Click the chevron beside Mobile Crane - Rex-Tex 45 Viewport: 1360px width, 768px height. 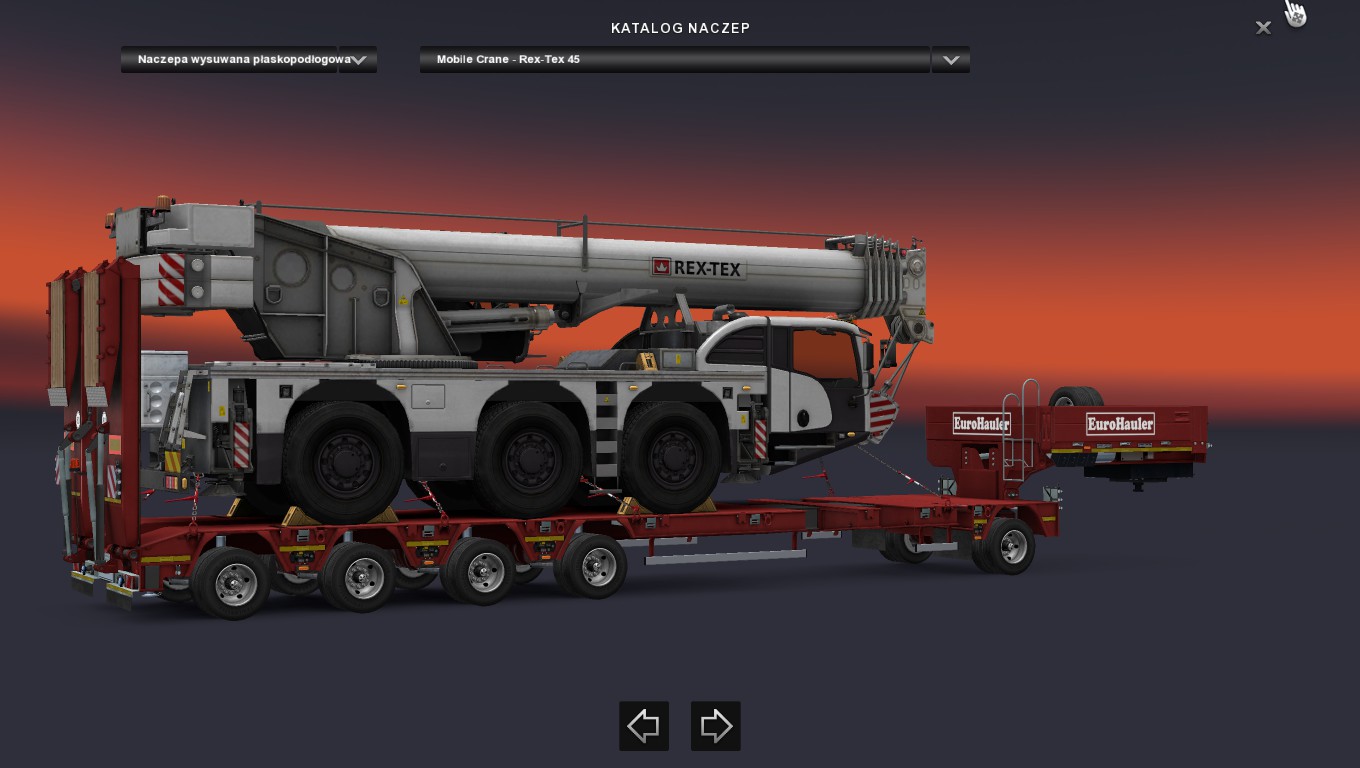tap(949, 60)
